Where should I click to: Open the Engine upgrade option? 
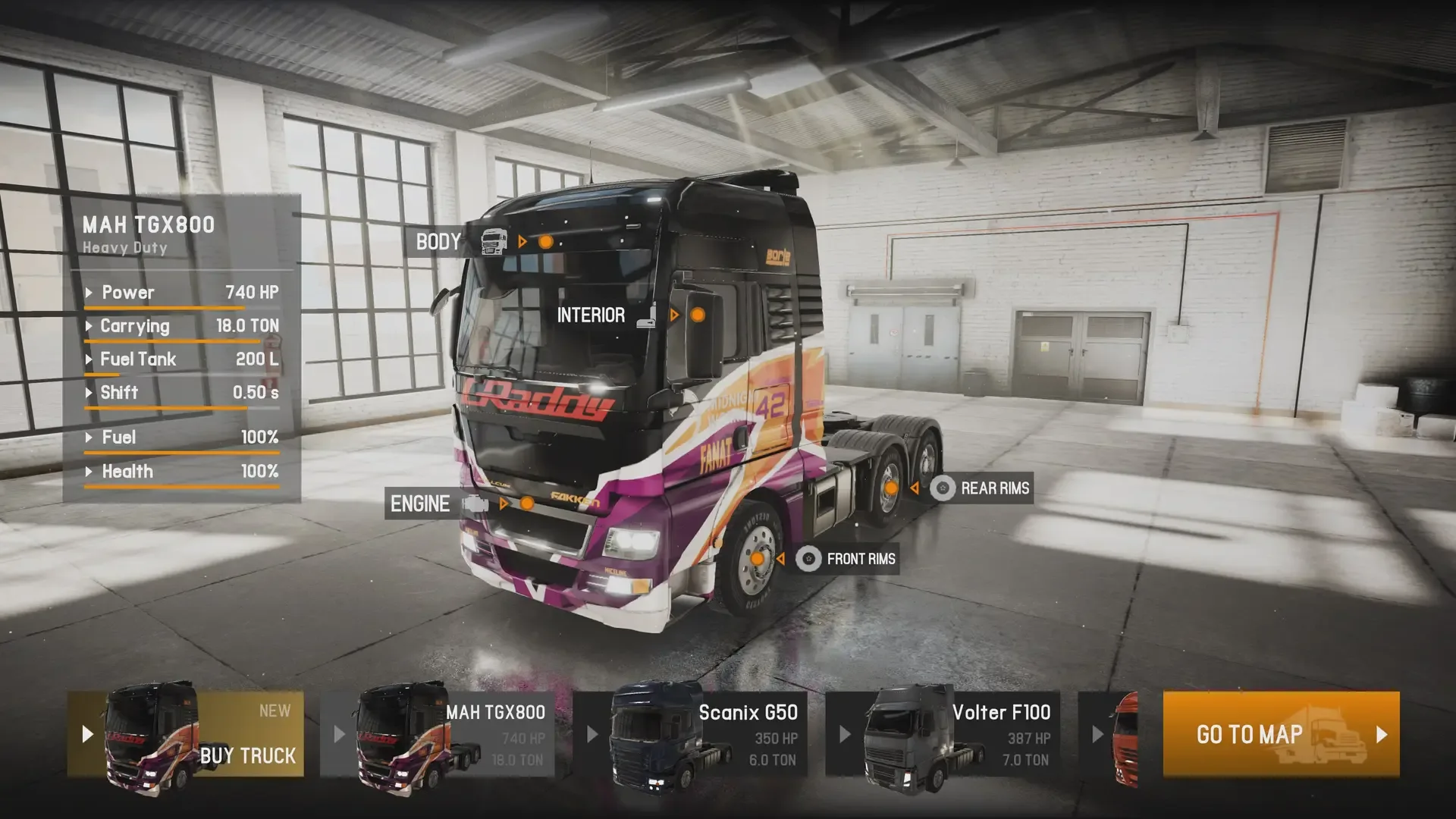click(x=420, y=504)
